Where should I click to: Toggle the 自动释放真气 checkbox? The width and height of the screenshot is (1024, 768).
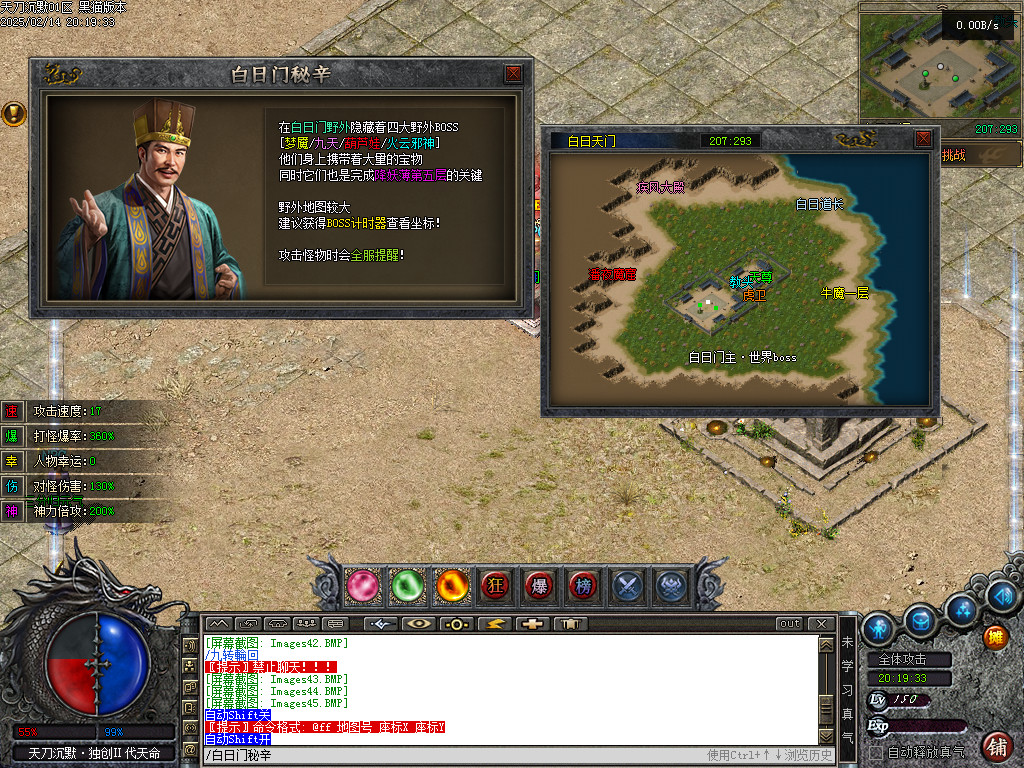click(x=876, y=752)
